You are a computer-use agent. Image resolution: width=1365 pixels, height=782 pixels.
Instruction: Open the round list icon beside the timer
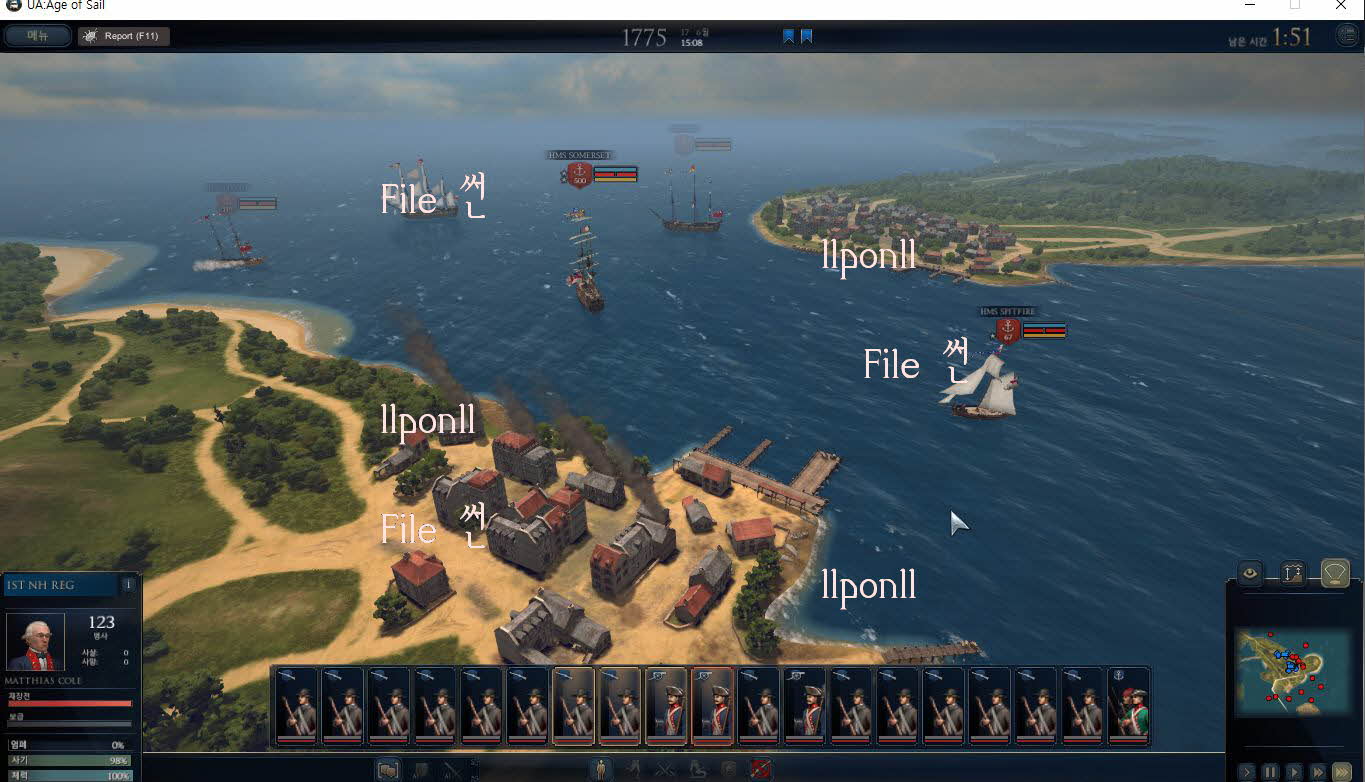tap(1347, 36)
